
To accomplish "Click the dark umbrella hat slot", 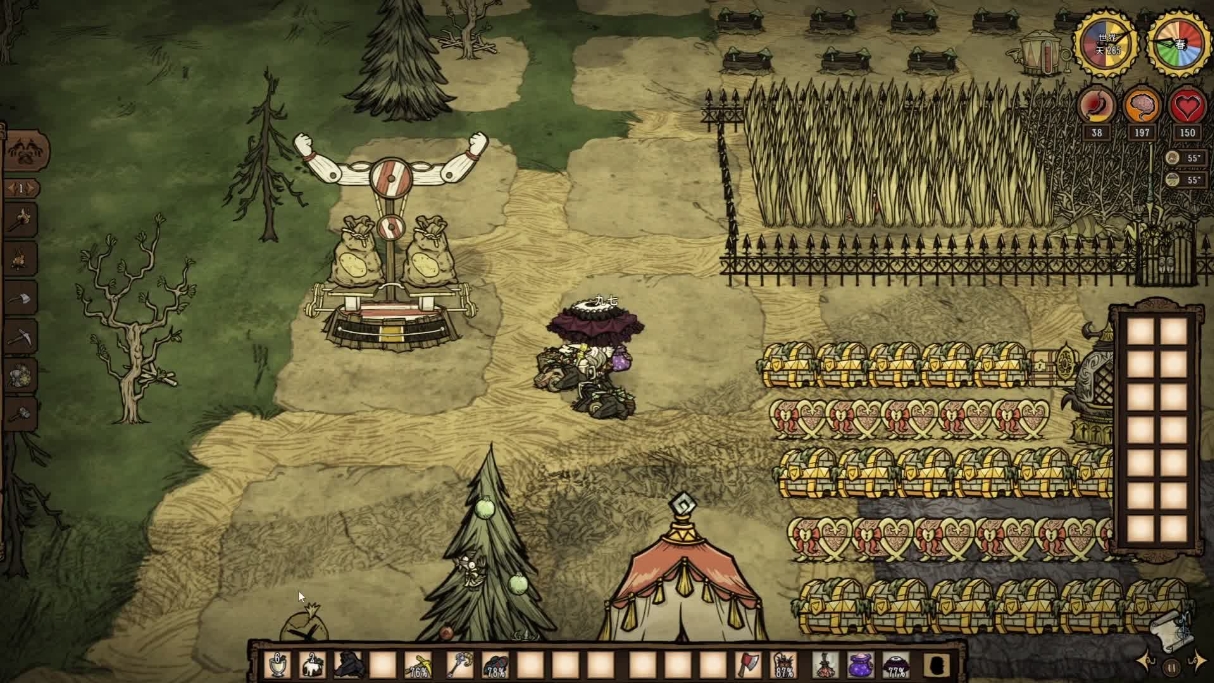I will coord(897,664).
